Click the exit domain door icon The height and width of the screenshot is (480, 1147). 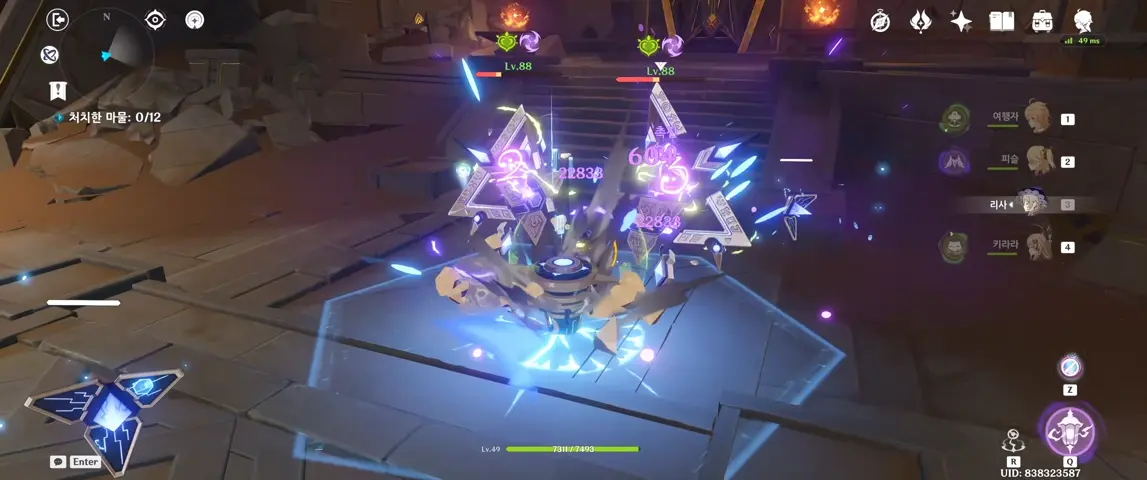coord(59,20)
